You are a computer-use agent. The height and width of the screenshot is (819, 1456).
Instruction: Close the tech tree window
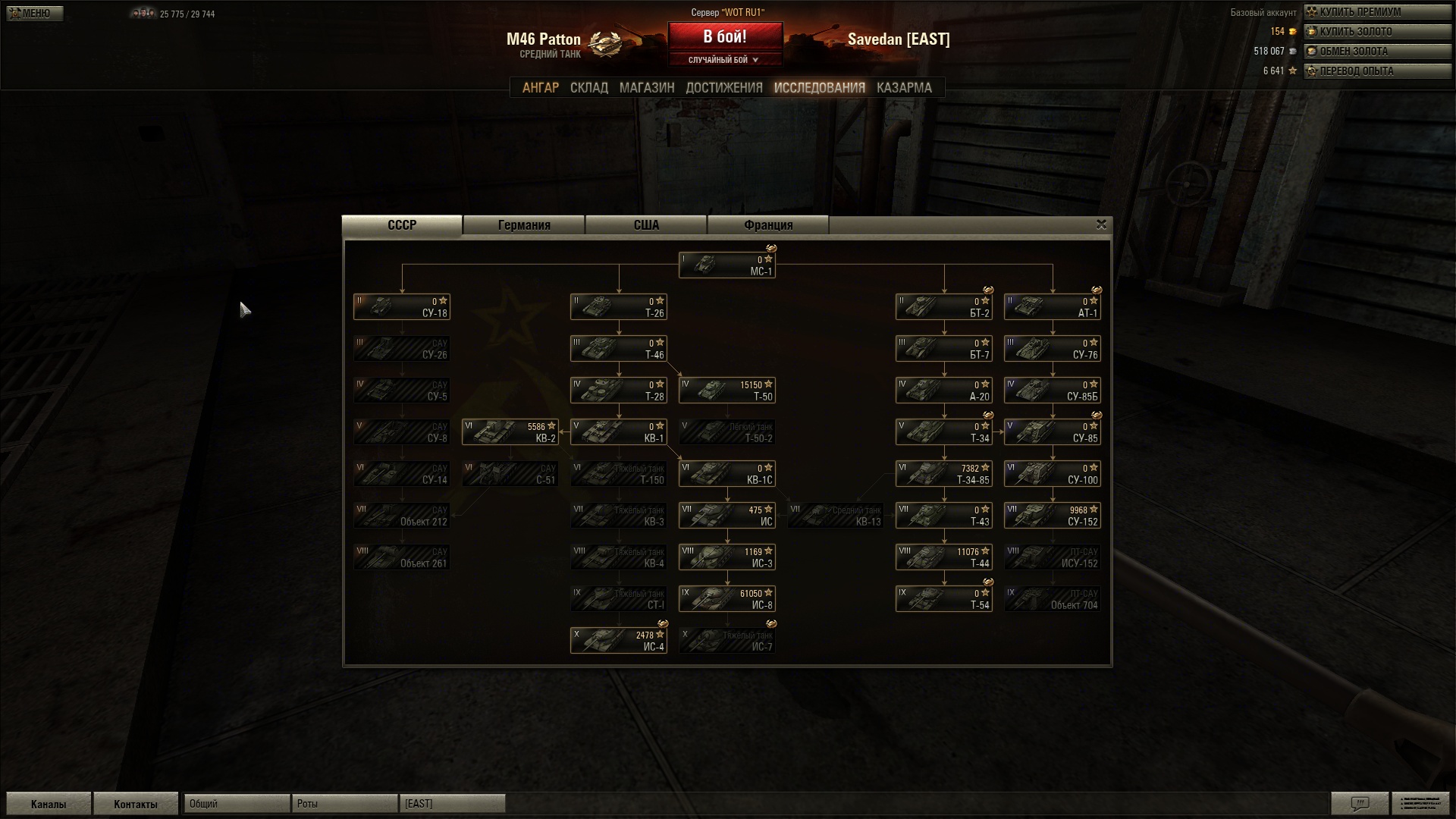pyautogui.click(x=1101, y=224)
